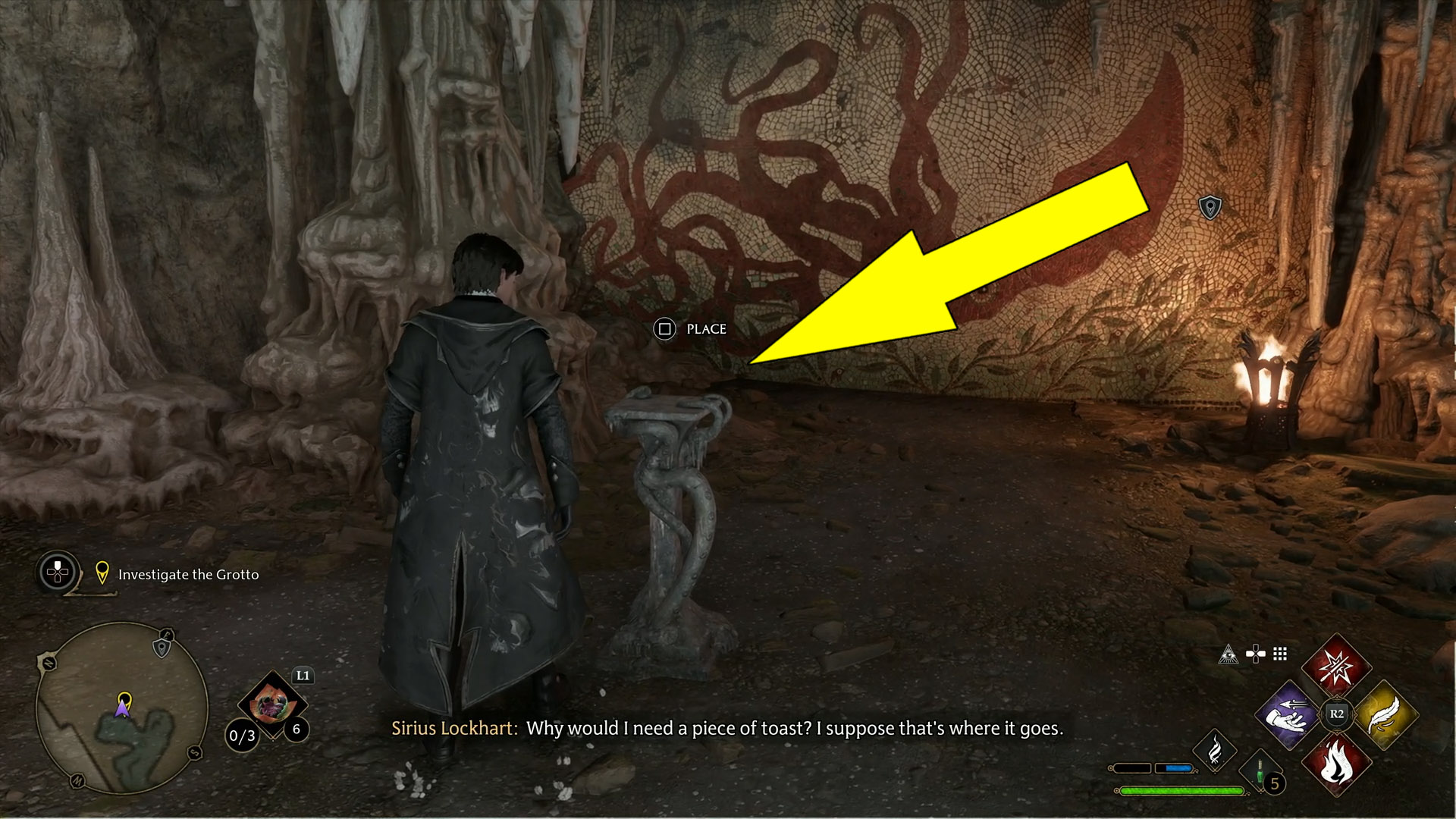Expand the item count badge showing 6
Screen dimensions: 1456x819
(x=296, y=730)
